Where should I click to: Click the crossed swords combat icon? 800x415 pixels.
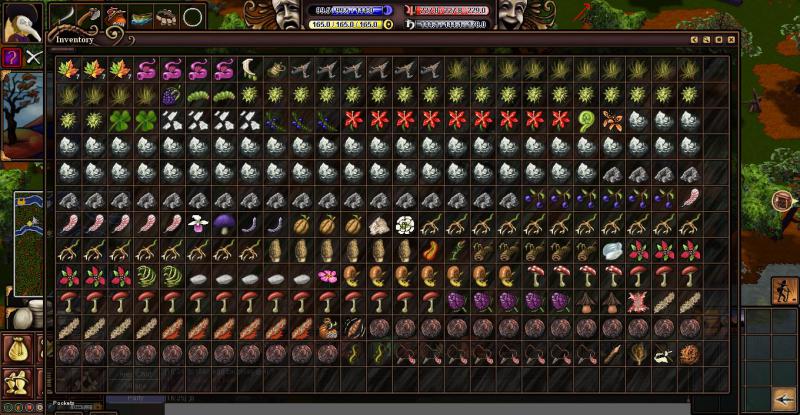[33, 57]
